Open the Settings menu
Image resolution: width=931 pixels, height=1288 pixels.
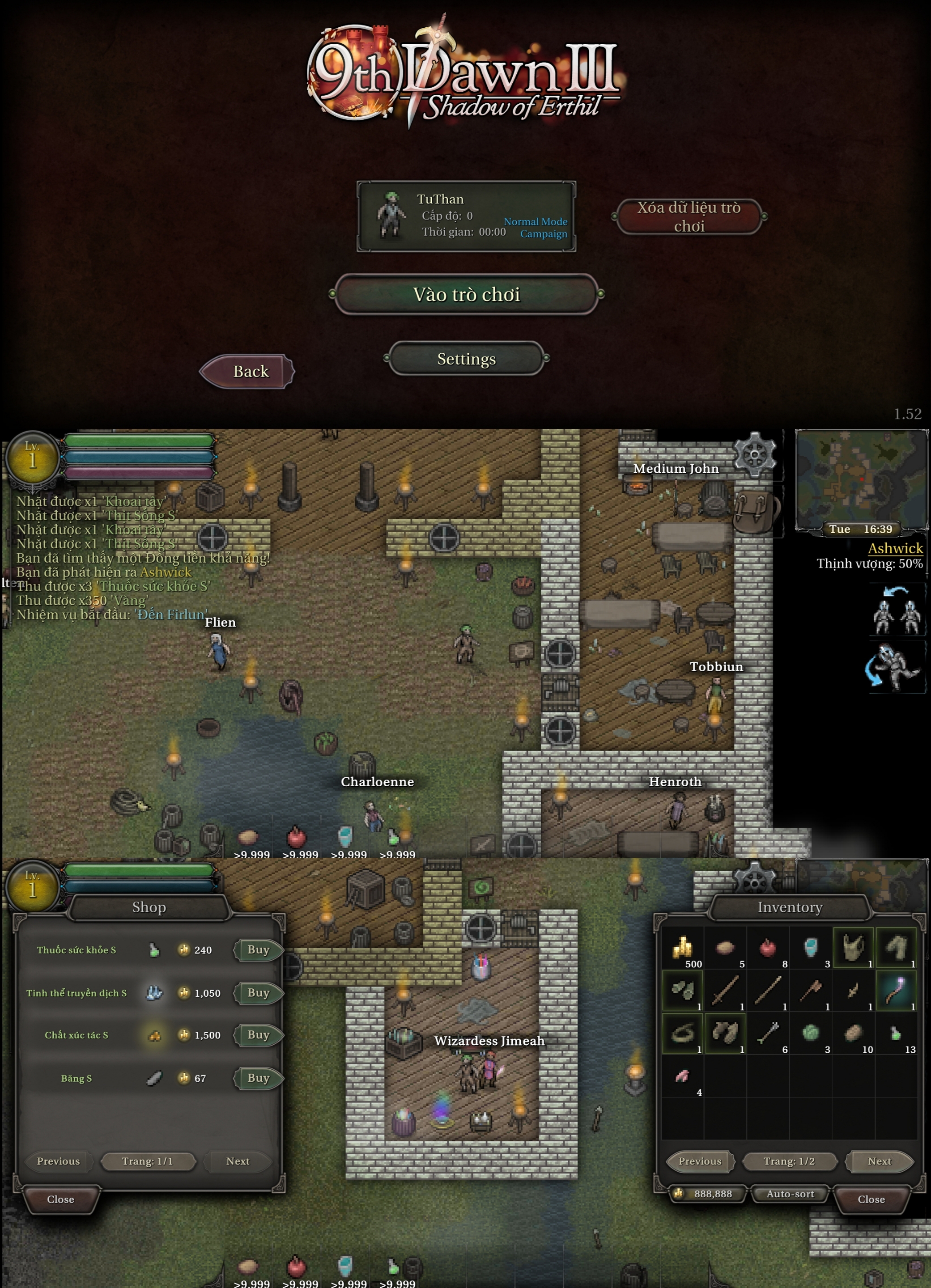466,359
